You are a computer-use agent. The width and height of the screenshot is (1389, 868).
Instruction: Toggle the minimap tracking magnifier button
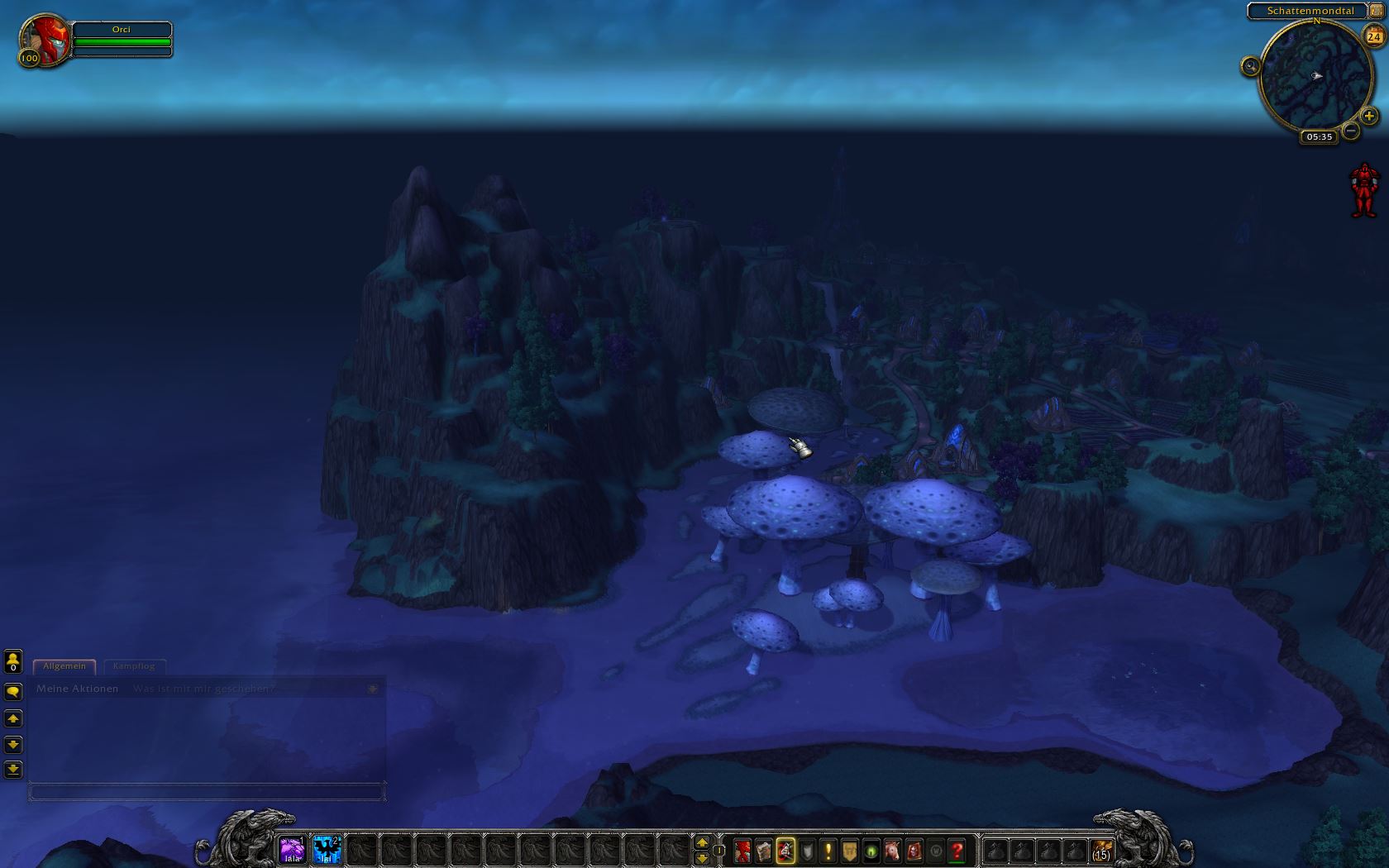pyautogui.click(x=1250, y=66)
